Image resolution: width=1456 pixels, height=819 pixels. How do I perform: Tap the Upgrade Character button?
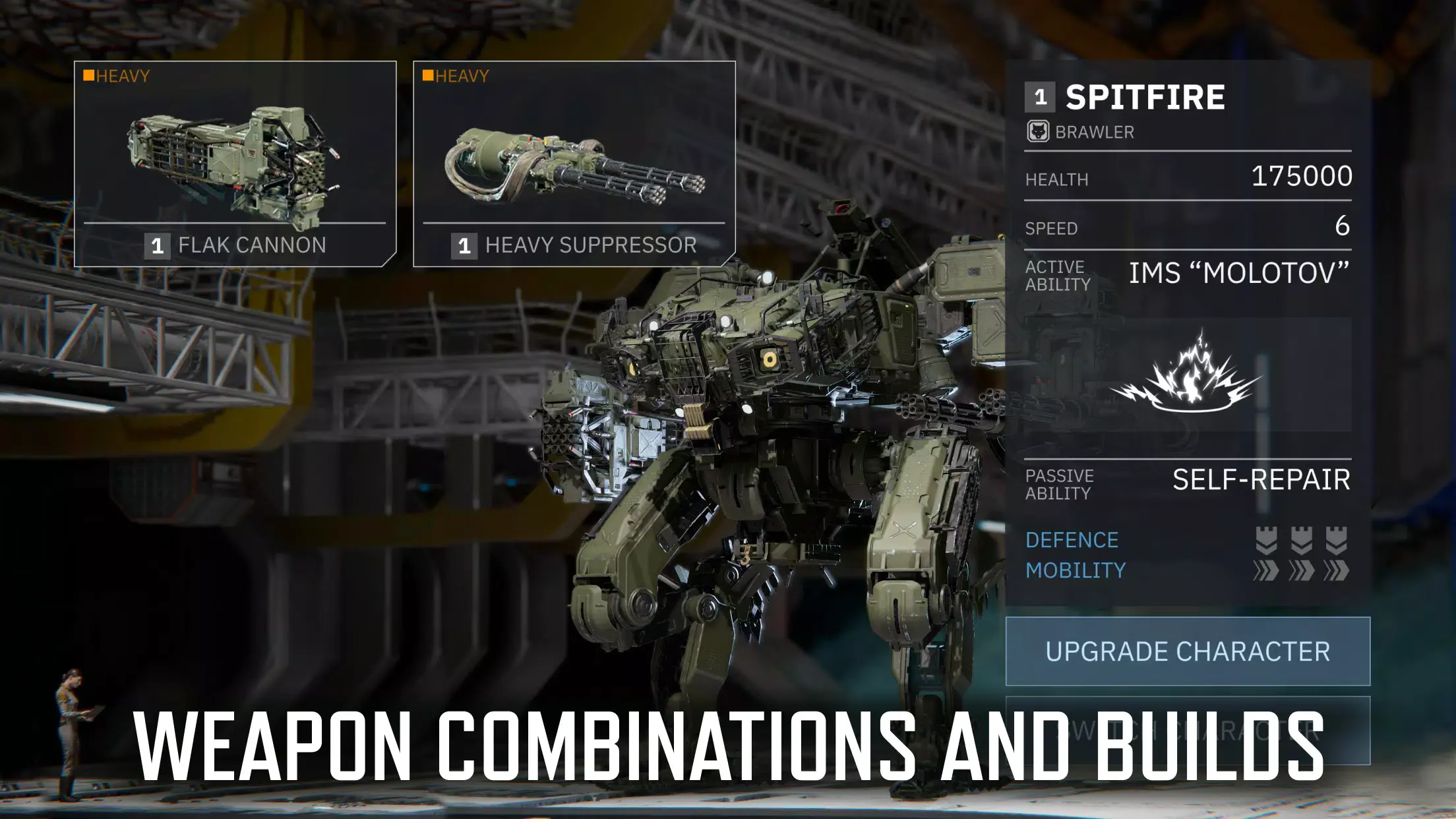(x=1188, y=652)
